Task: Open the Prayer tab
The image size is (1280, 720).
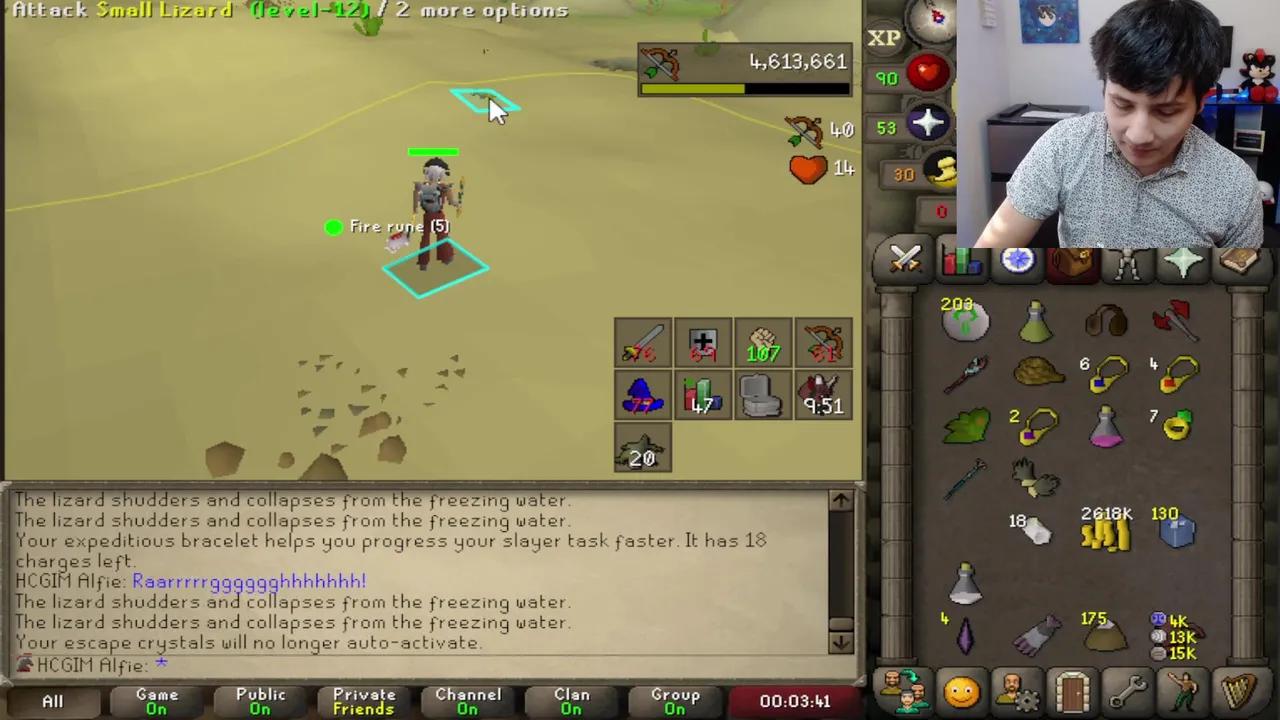Action: [x=1182, y=261]
